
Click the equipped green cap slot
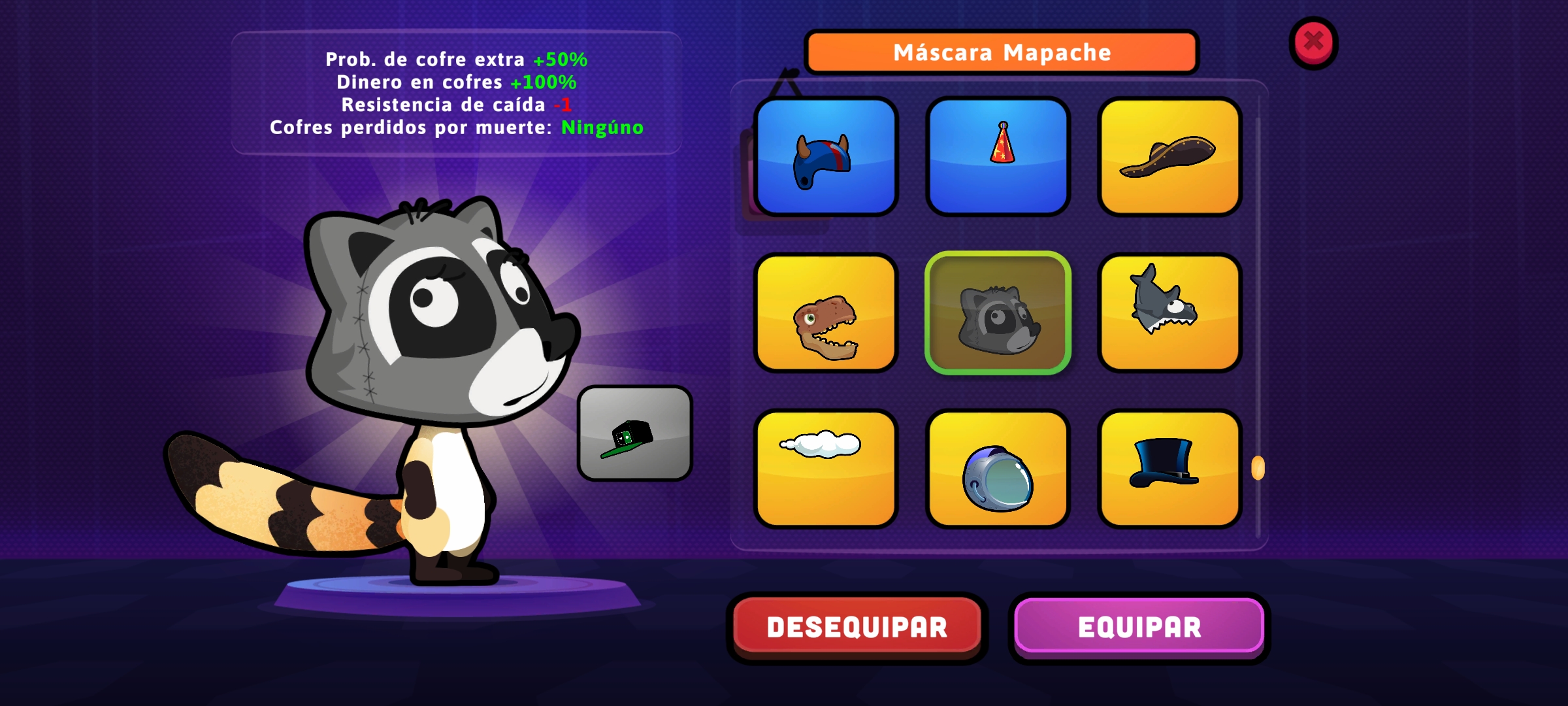click(634, 433)
